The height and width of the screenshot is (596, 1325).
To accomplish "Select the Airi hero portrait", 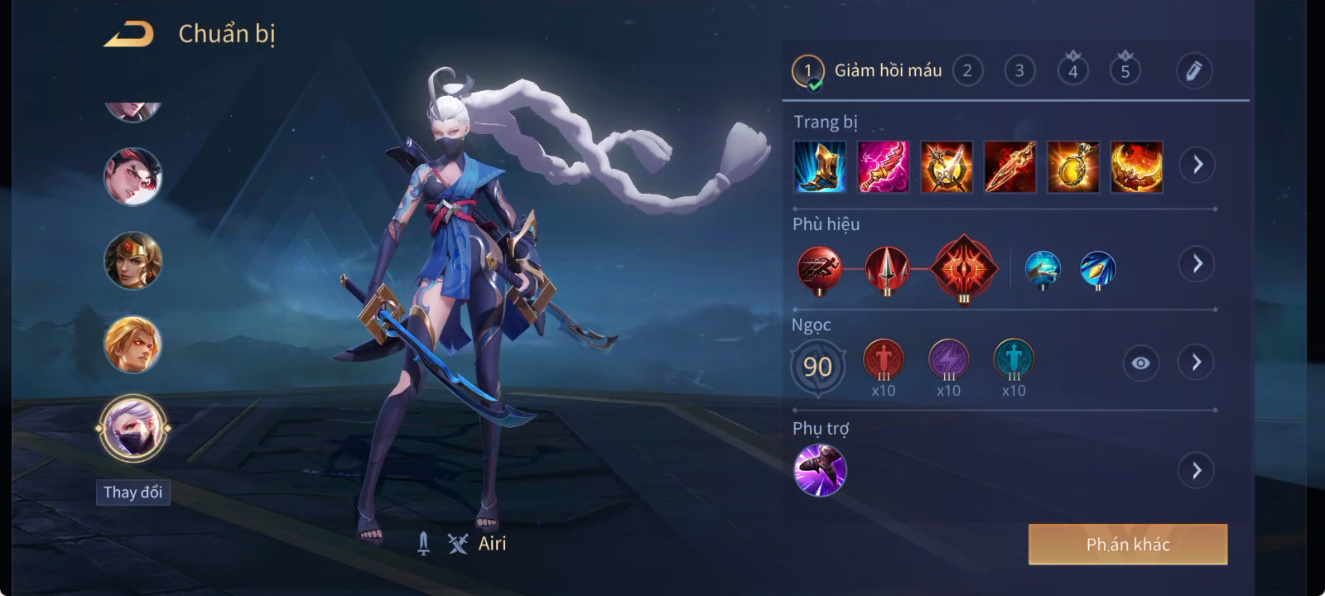I will point(133,427).
